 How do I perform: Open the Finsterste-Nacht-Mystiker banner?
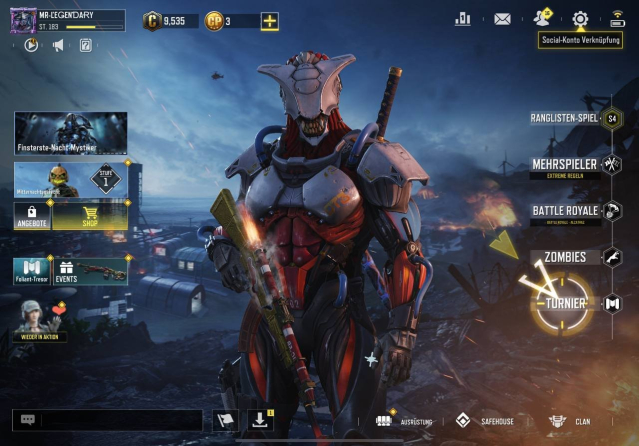point(70,133)
